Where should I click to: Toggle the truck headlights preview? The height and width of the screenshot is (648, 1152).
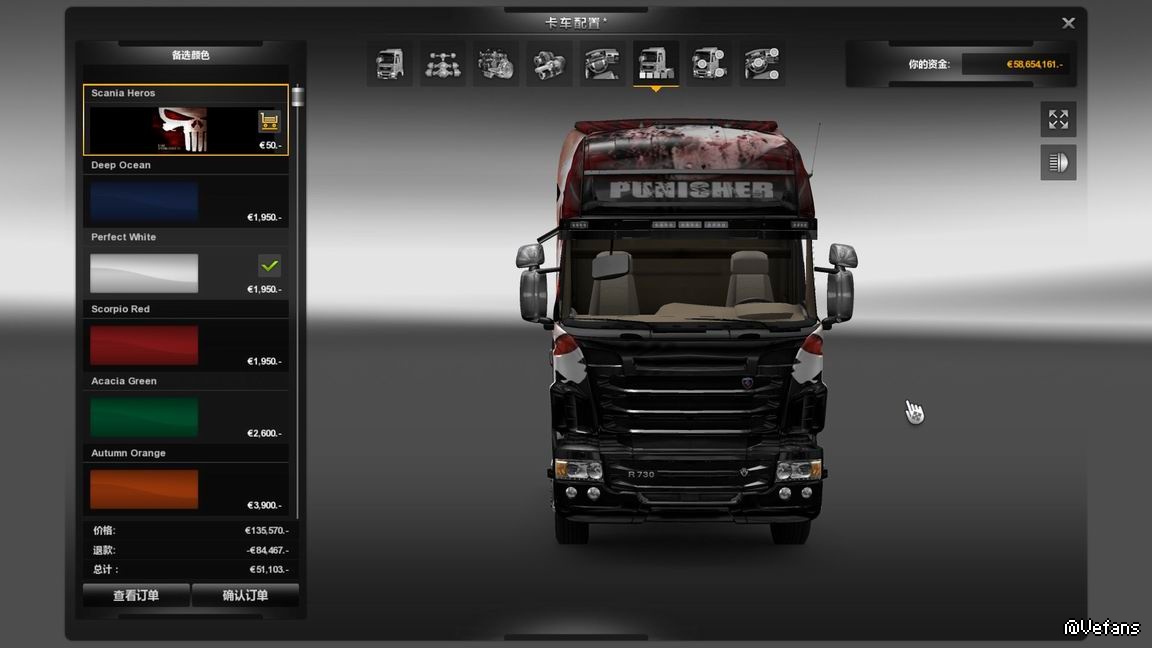[x=1058, y=162]
